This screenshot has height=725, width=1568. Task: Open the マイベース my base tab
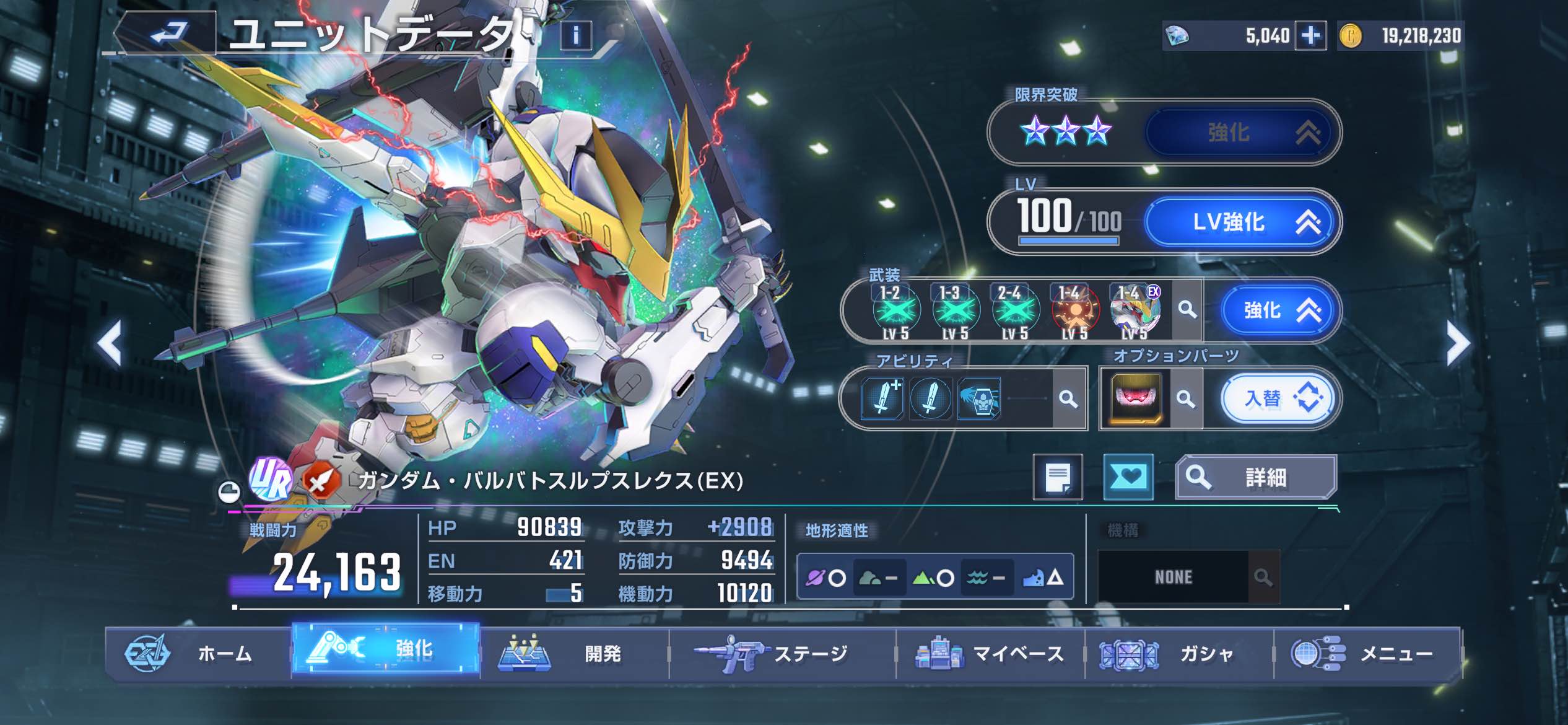tap(990, 654)
